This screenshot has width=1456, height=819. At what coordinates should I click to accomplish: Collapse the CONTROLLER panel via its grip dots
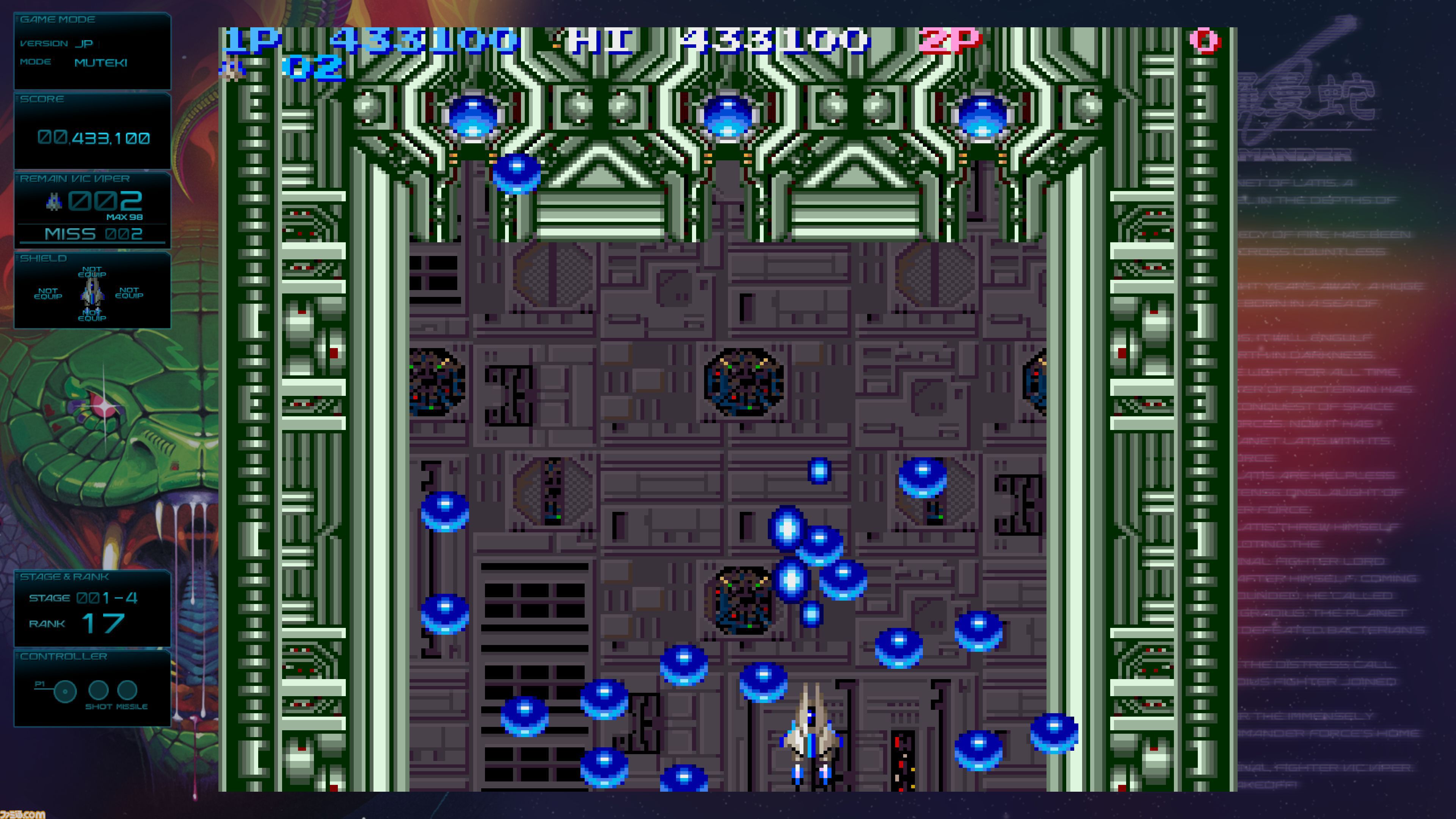pos(17,657)
